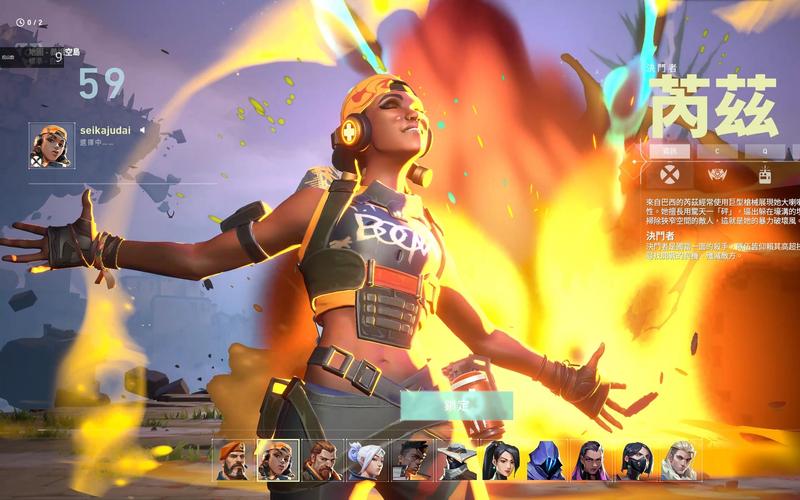Select Brimstone with the orange beret
Image resolution: width=800 pixels, height=500 pixels.
coord(231,460)
